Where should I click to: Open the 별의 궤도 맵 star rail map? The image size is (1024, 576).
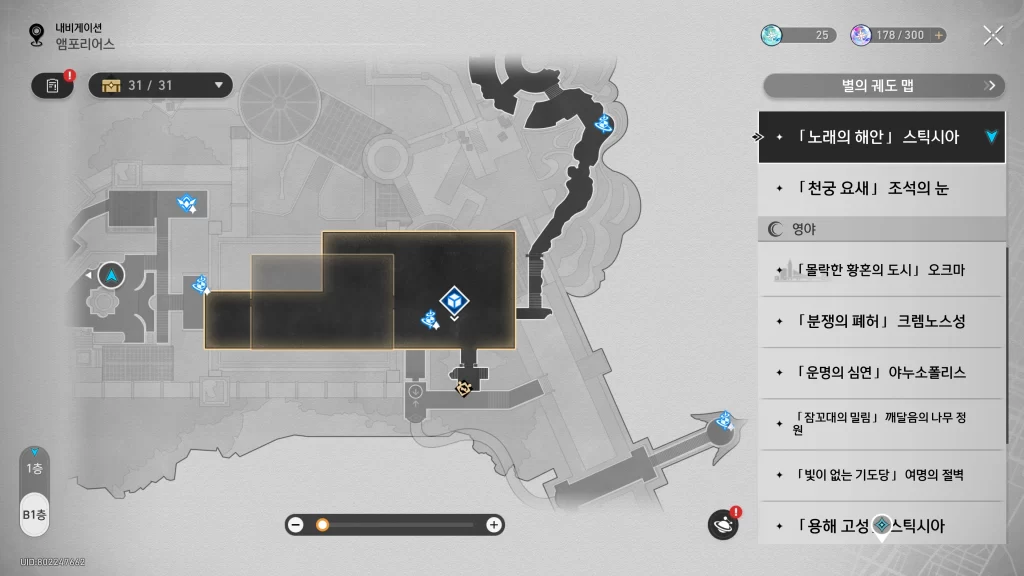[883, 86]
